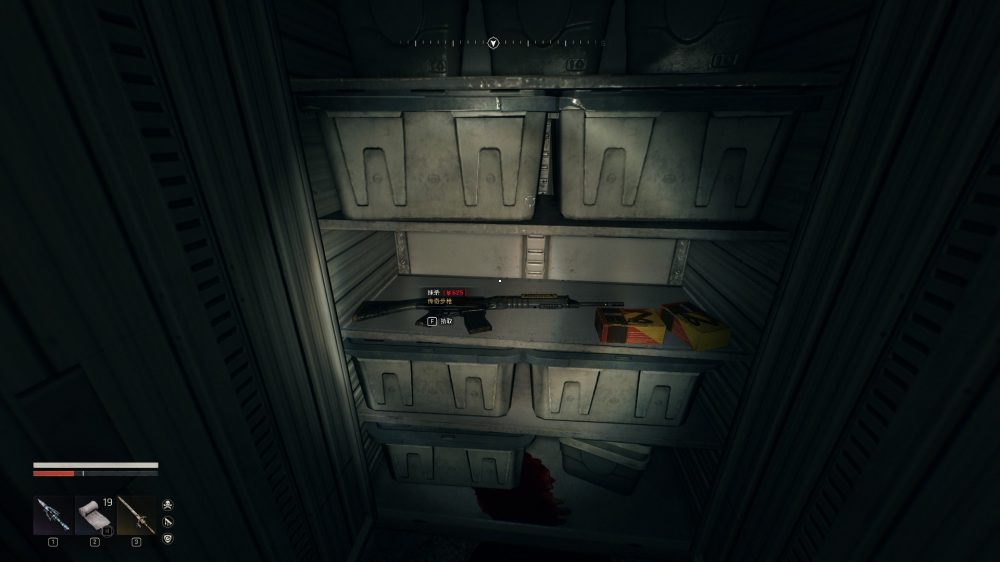Choose the golden rifle in slot 3
The height and width of the screenshot is (562, 1000).
(x=136, y=514)
